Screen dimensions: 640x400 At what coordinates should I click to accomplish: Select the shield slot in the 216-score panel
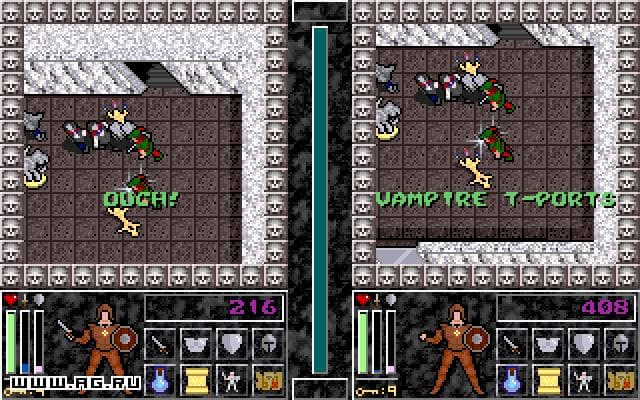233,344
